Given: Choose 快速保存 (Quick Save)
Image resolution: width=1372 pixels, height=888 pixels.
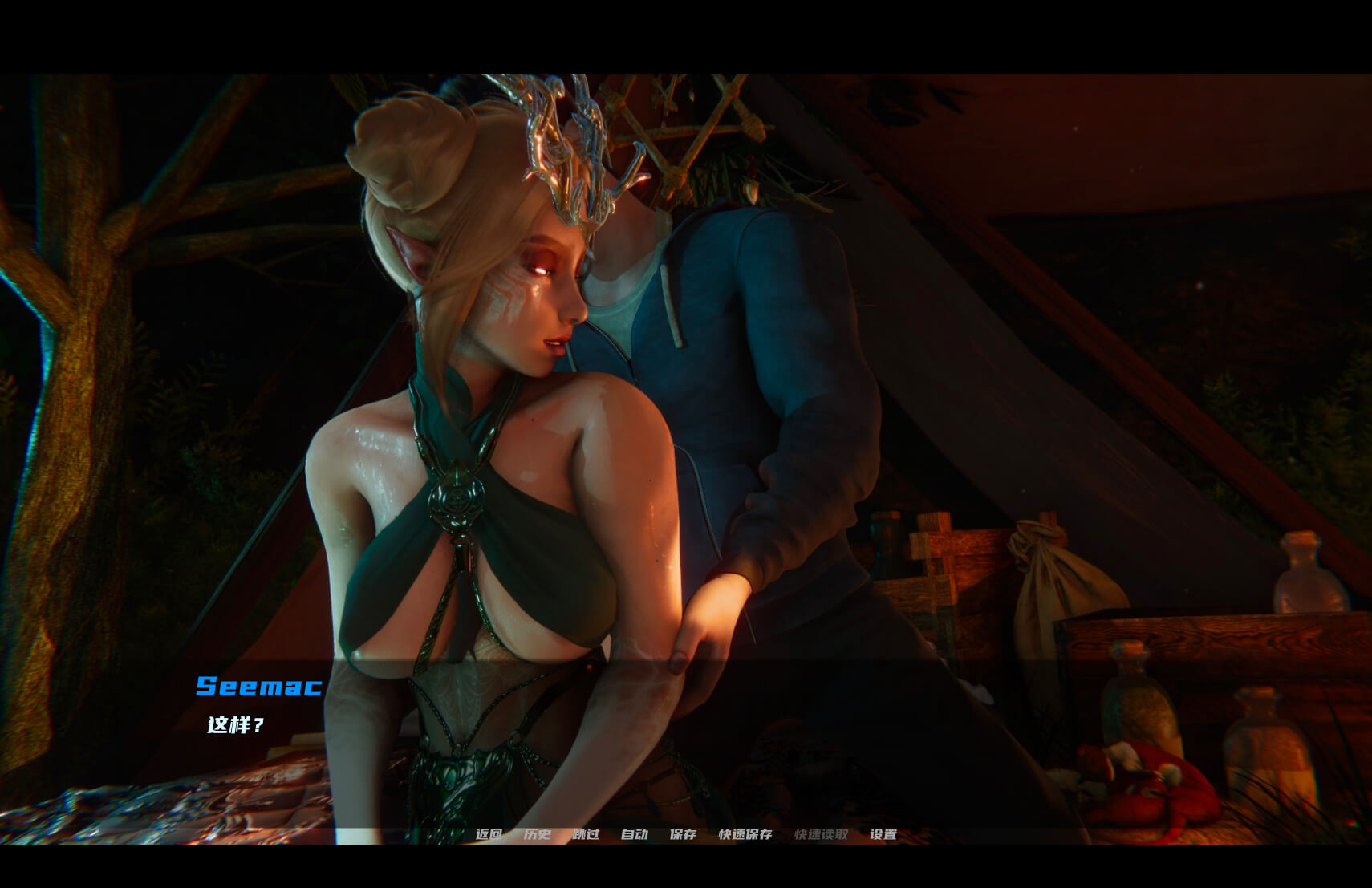Looking at the screenshot, I should (745, 834).
